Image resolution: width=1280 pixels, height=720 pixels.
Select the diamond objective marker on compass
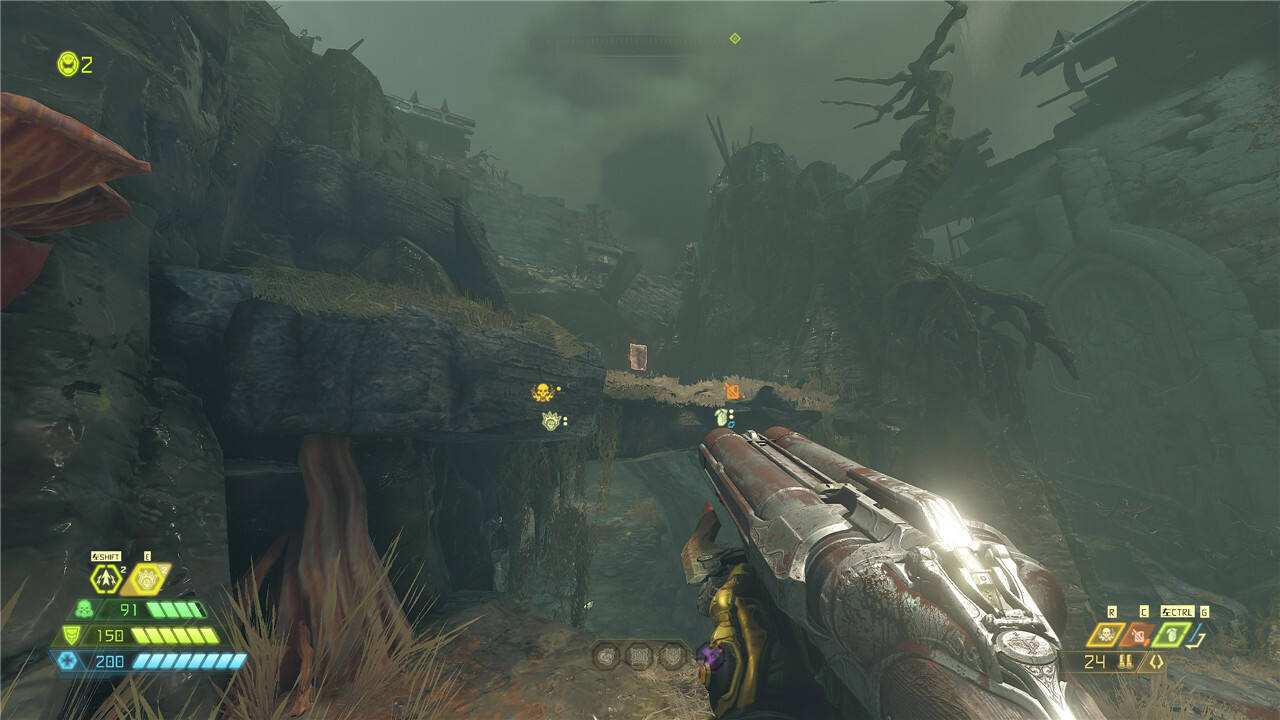[x=735, y=38]
